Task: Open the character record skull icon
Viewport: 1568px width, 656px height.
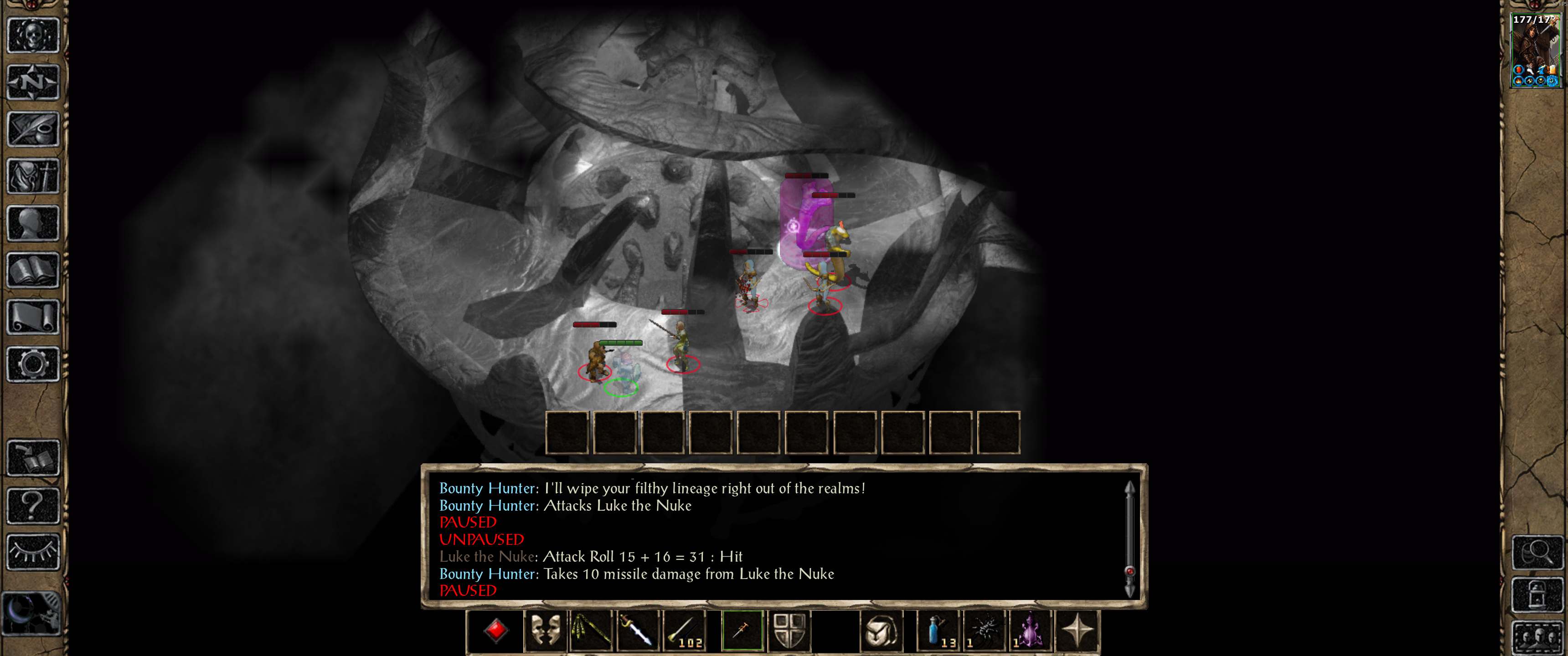Action: [x=33, y=35]
